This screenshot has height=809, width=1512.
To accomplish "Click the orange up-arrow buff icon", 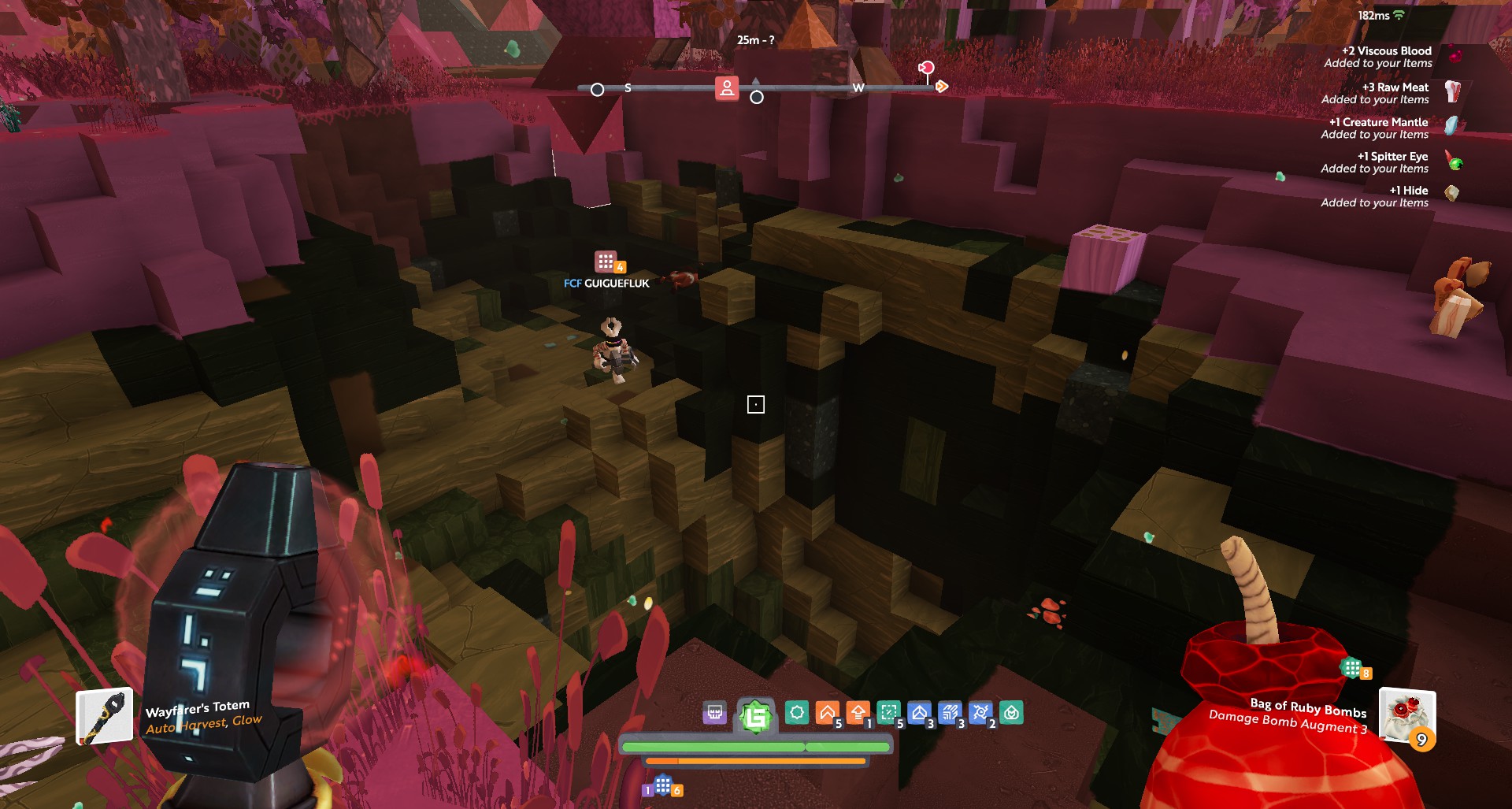I will [858, 713].
